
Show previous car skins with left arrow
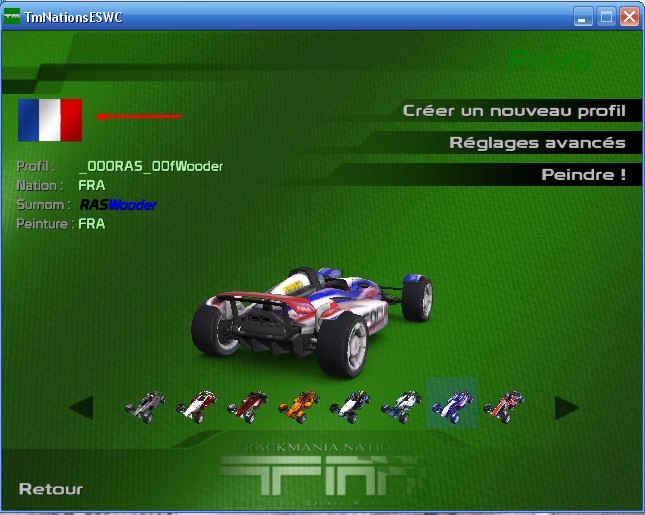(x=81, y=407)
